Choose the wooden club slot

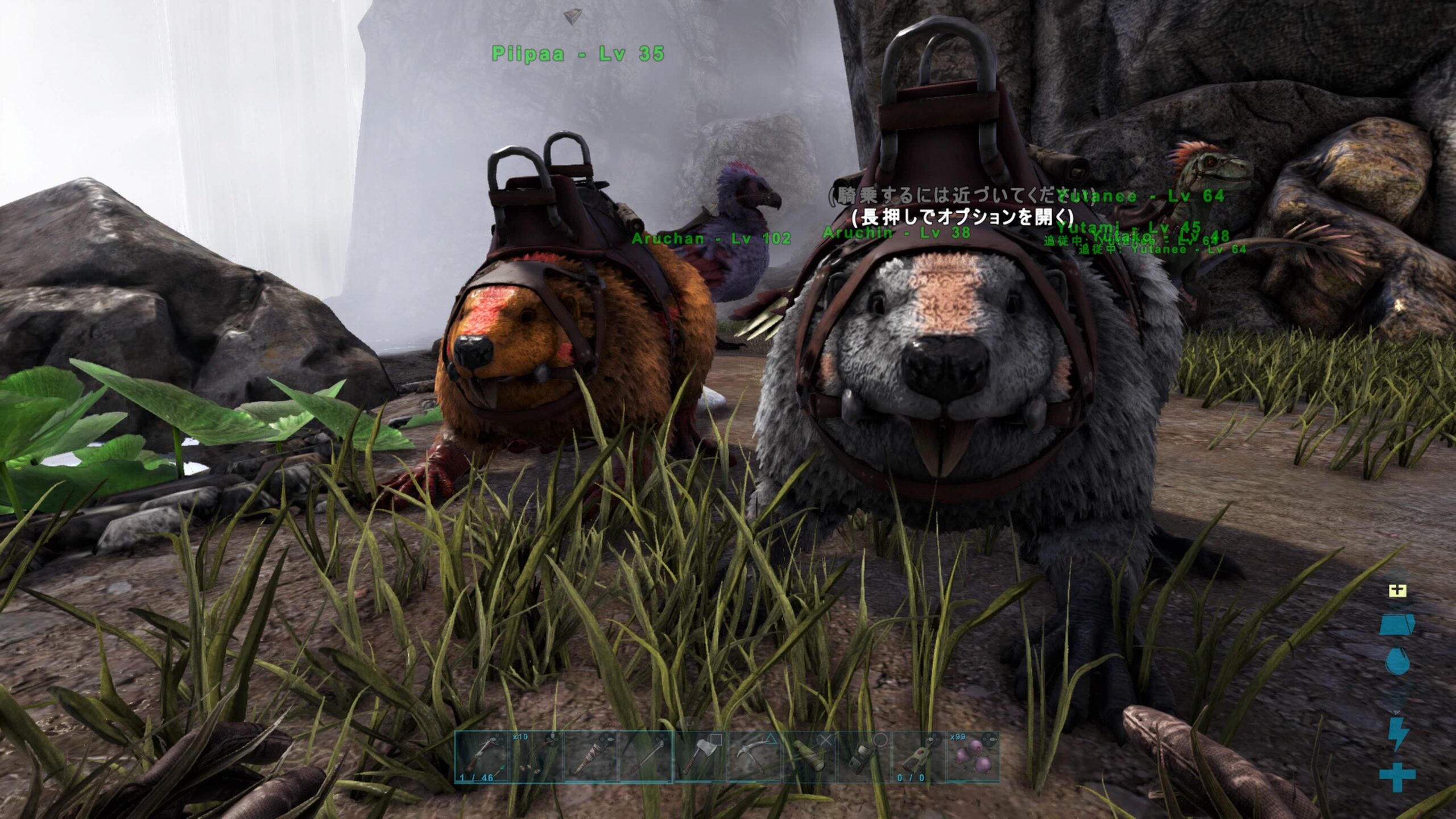tap(590, 756)
